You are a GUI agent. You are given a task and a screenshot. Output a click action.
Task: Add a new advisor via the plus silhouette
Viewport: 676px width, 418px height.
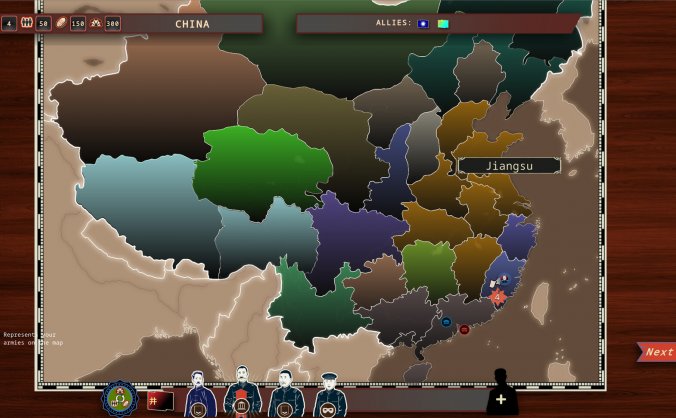[x=501, y=394]
